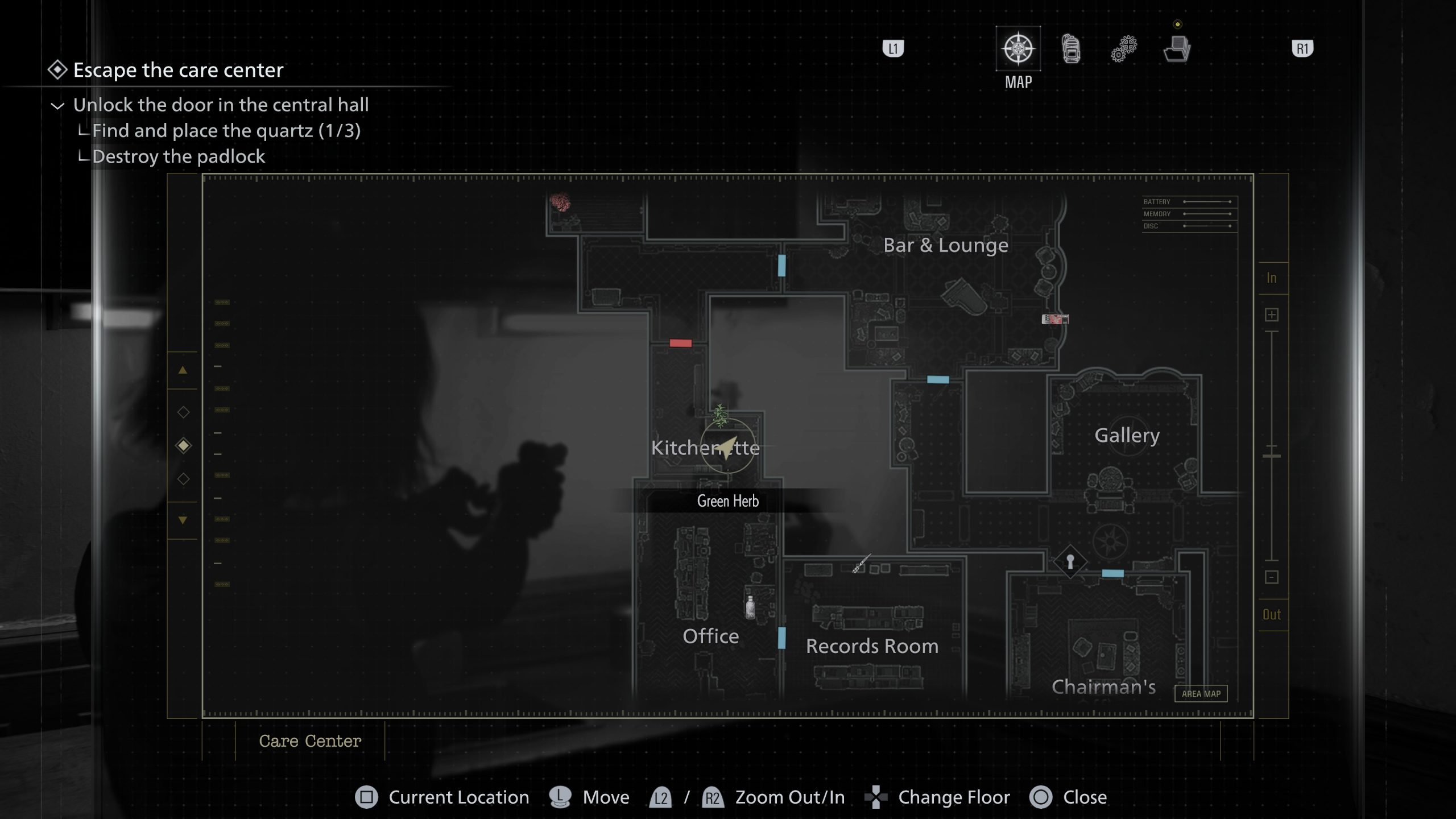This screenshot has height=819, width=1456.
Task: Go up one floor with the up arrow
Action: [183, 370]
